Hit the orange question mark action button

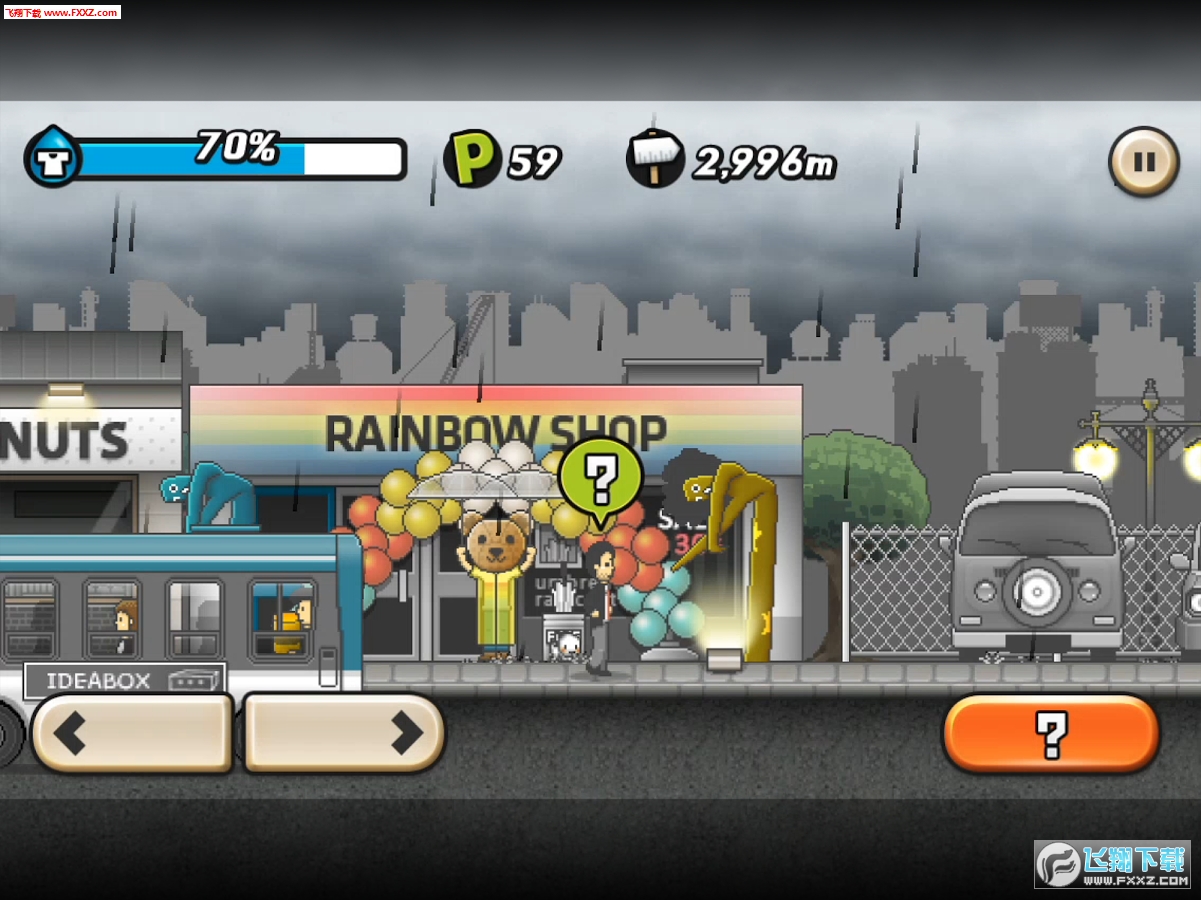point(1051,734)
